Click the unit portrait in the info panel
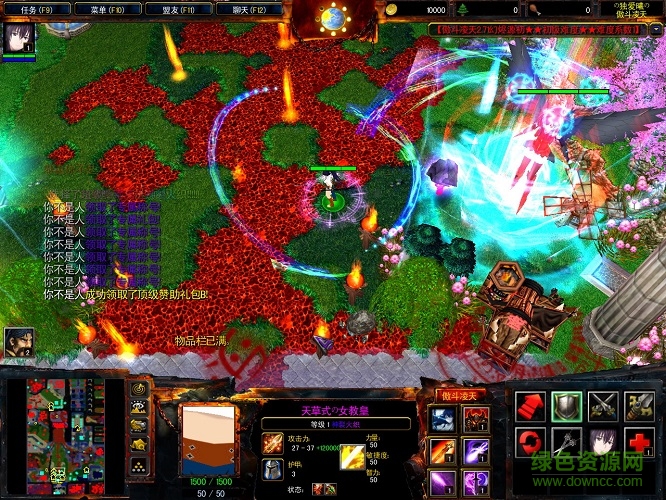 point(207,436)
